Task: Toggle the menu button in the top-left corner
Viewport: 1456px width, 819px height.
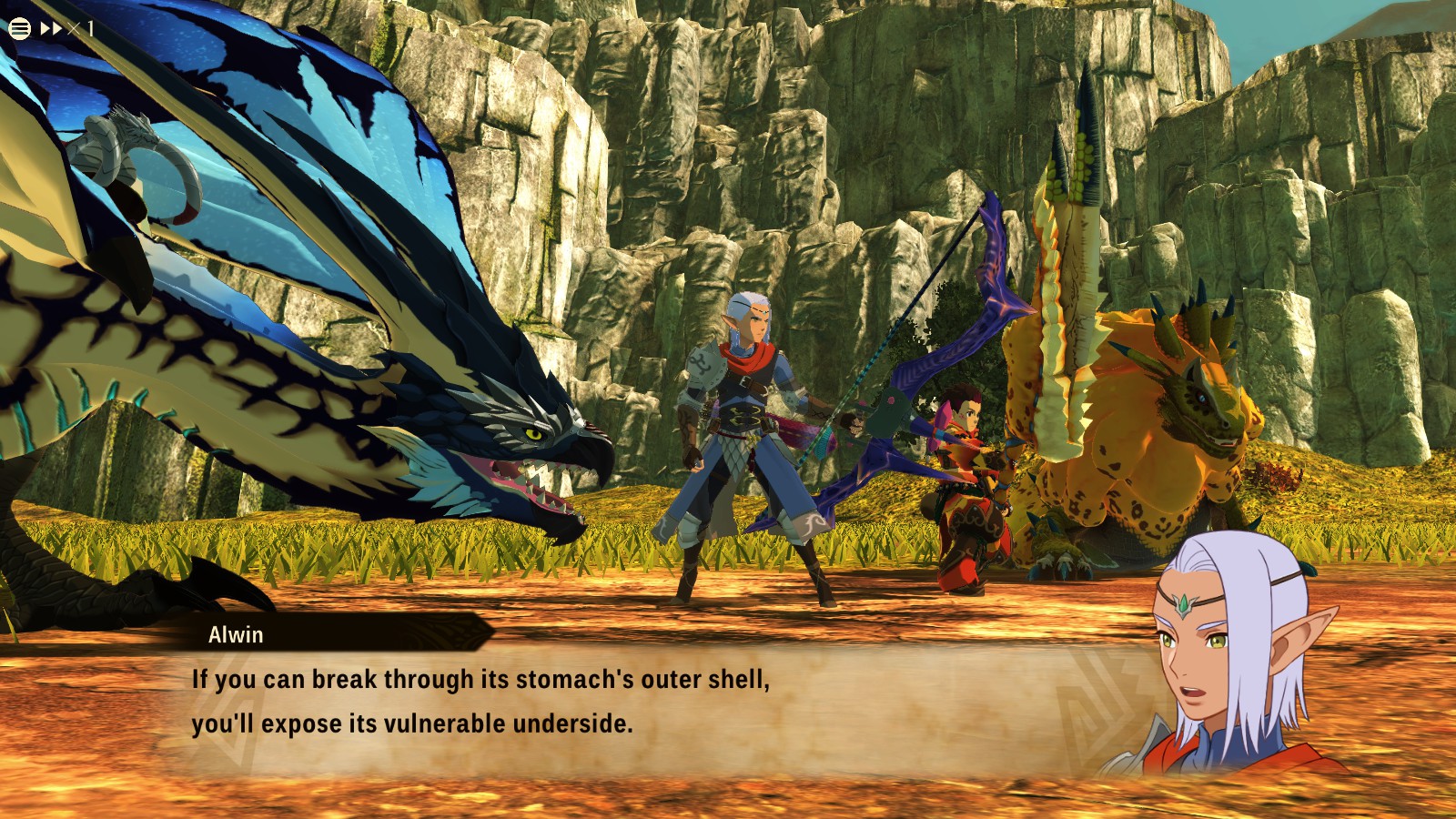Action: click(19, 27)
